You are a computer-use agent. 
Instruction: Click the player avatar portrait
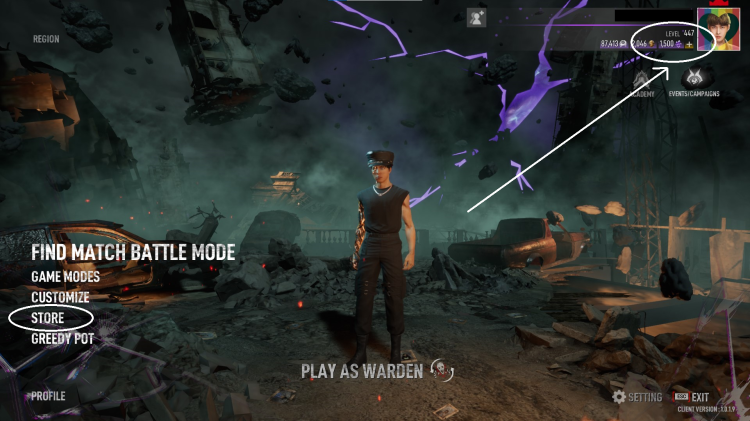pos(718,31)
